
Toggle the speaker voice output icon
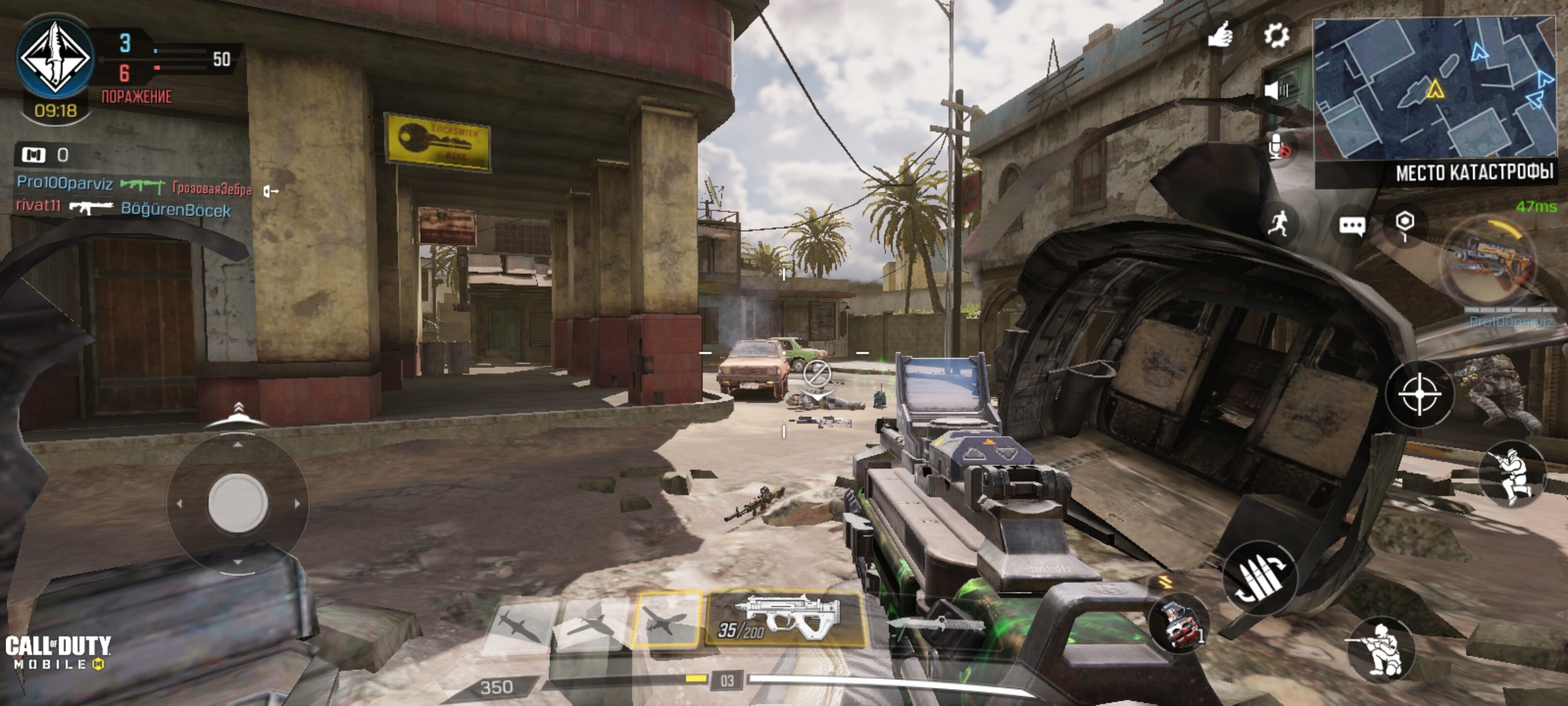point(1275,90)
